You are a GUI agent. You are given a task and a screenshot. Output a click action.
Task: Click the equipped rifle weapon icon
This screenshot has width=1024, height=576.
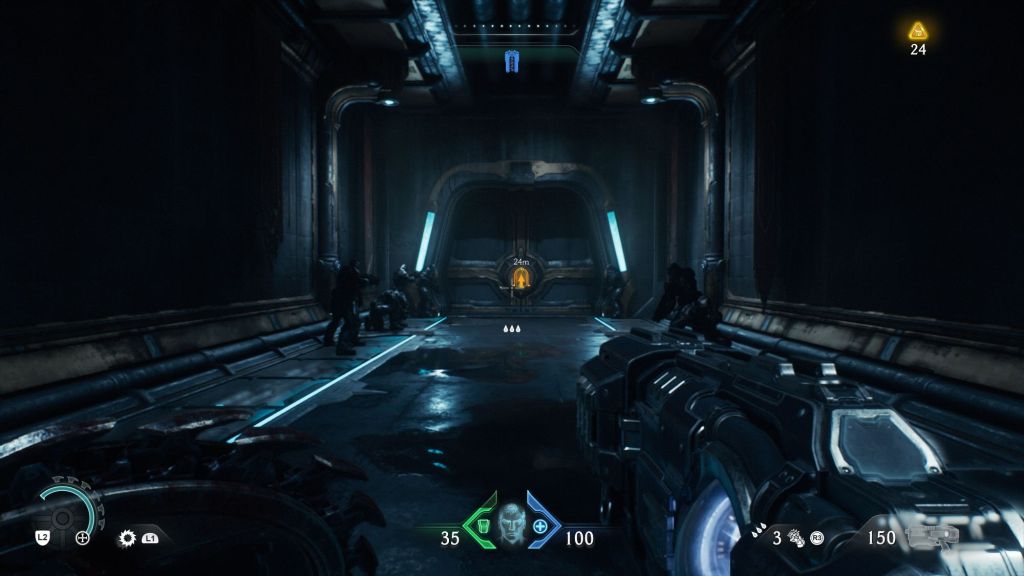point(931,538)
